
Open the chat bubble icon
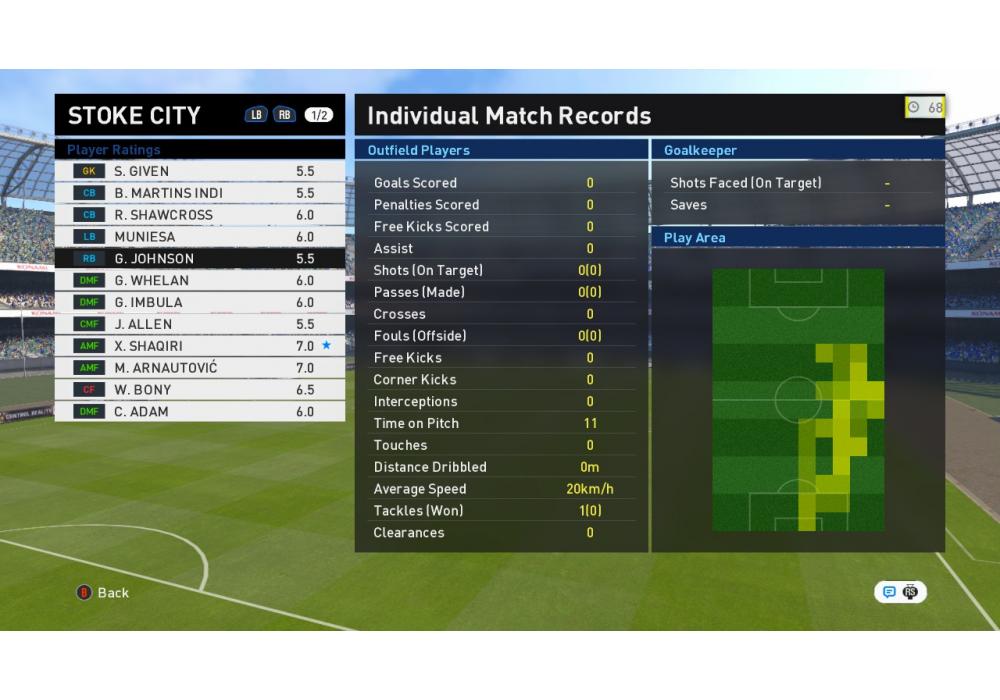coord(889,592)
